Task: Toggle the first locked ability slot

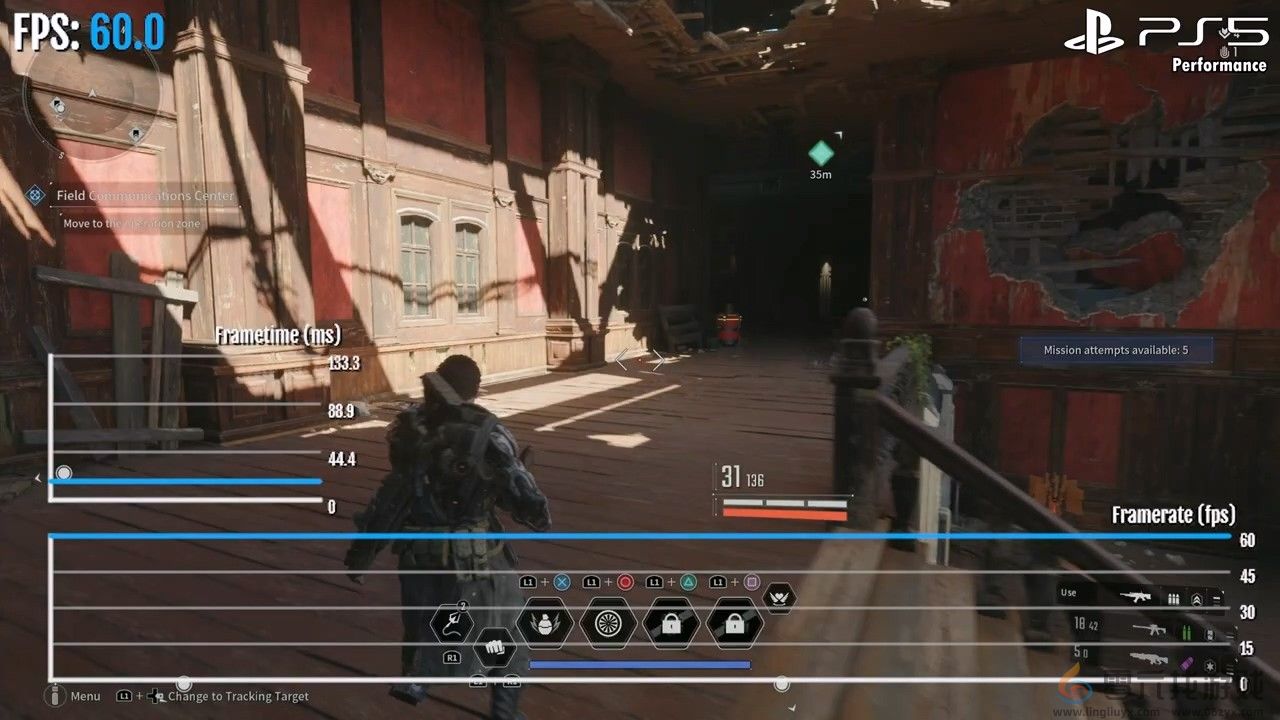Action: [670, 623]
